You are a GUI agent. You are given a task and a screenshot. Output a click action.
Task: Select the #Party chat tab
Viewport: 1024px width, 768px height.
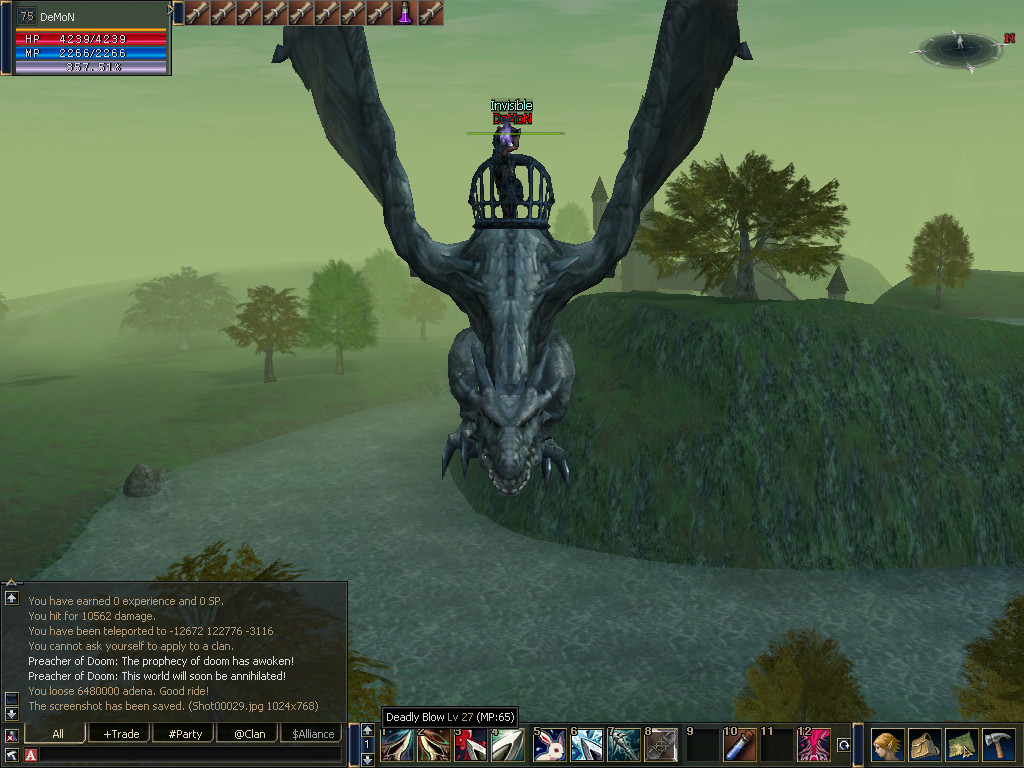point(185,733)
